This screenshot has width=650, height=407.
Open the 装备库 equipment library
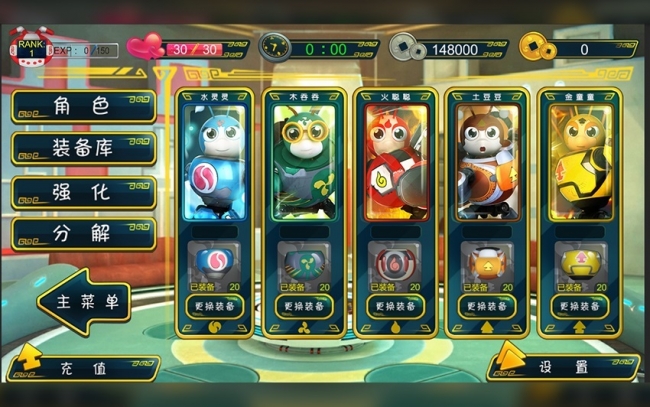click(x=84, y=149)
